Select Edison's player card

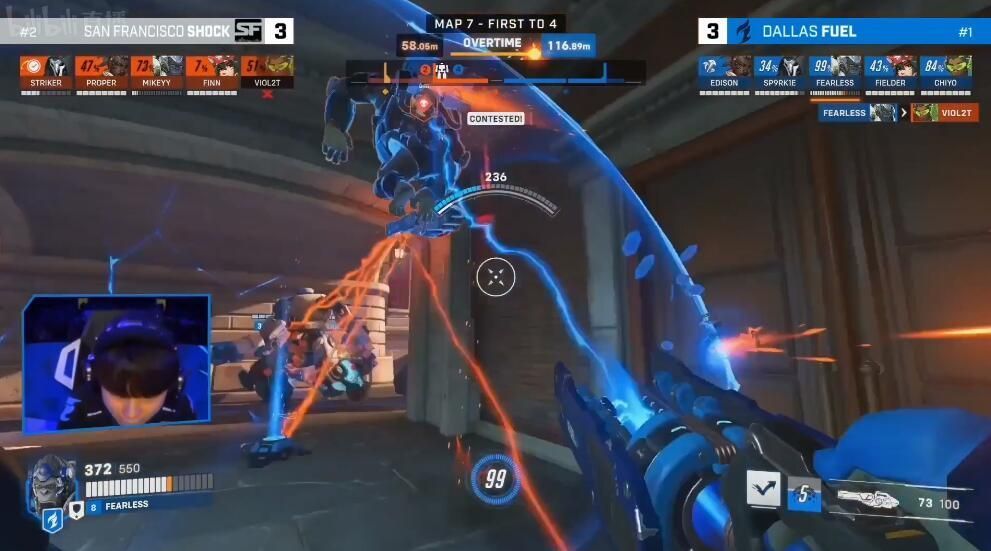pos(724,70)
